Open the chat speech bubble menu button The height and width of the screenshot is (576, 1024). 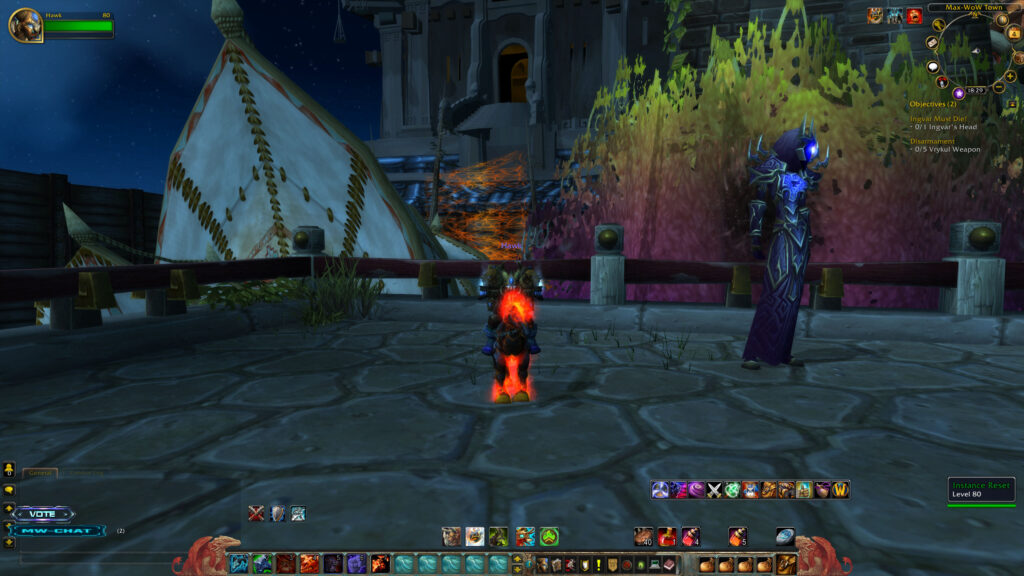9,490
